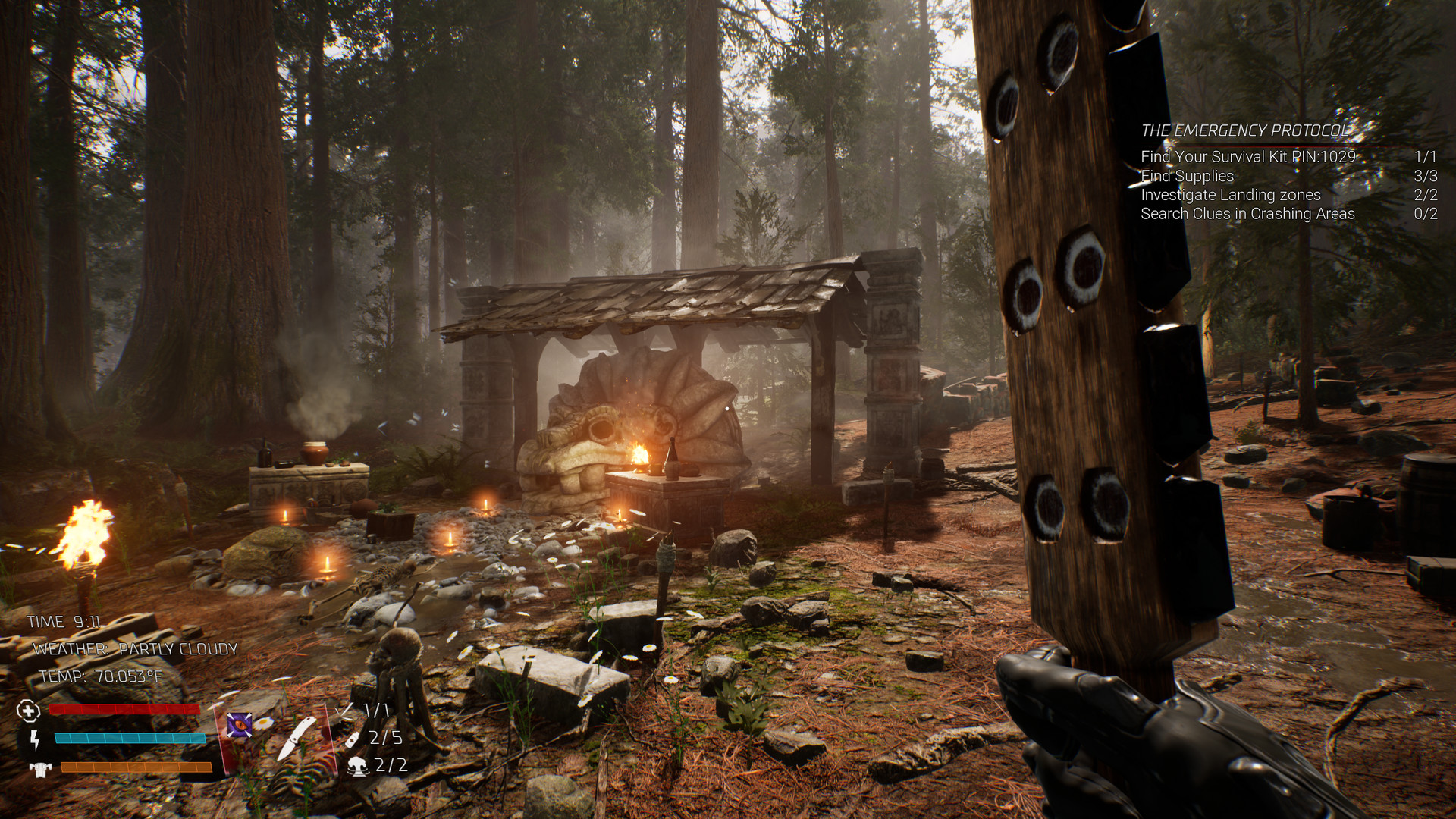Select the Search Clues in Crashing Areas objective
1456x819 pixels.
[1247, 214]
